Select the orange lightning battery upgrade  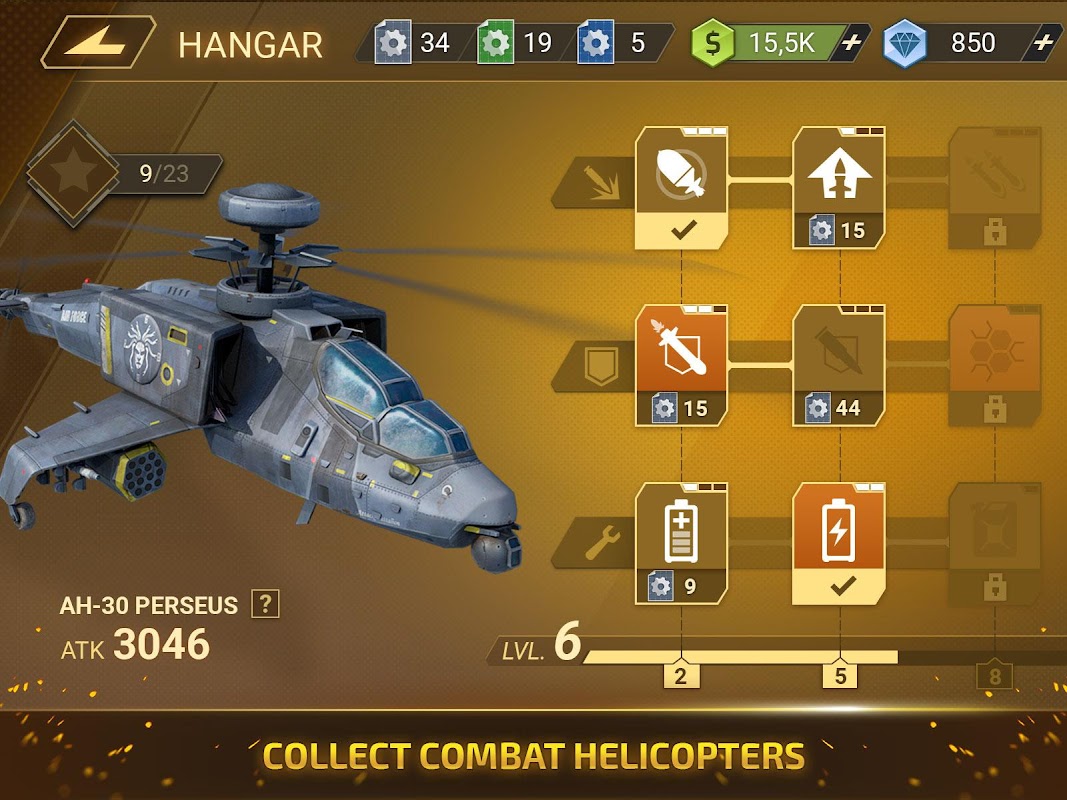(x=839, y=543)
